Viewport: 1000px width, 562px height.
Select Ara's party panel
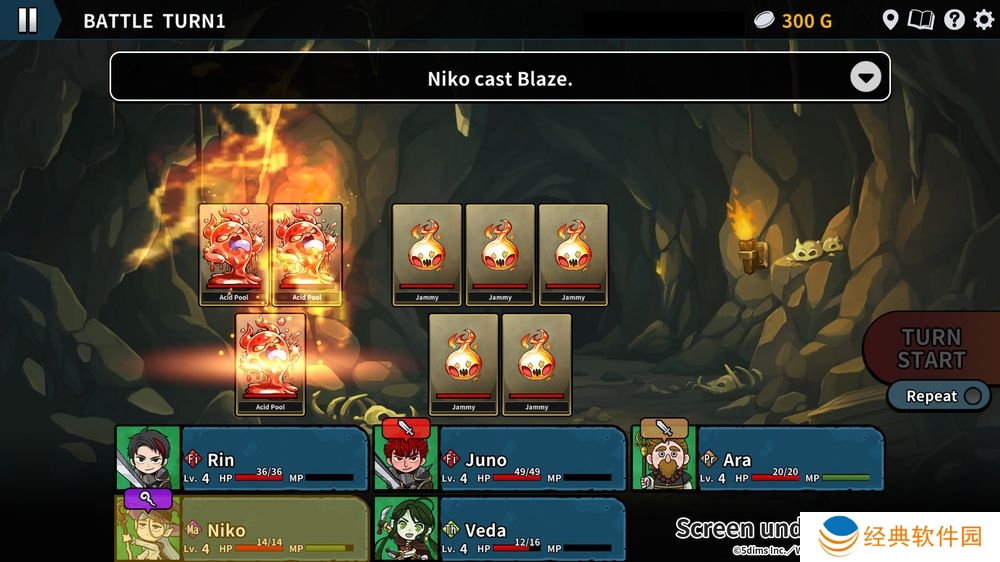coord(757,459)
